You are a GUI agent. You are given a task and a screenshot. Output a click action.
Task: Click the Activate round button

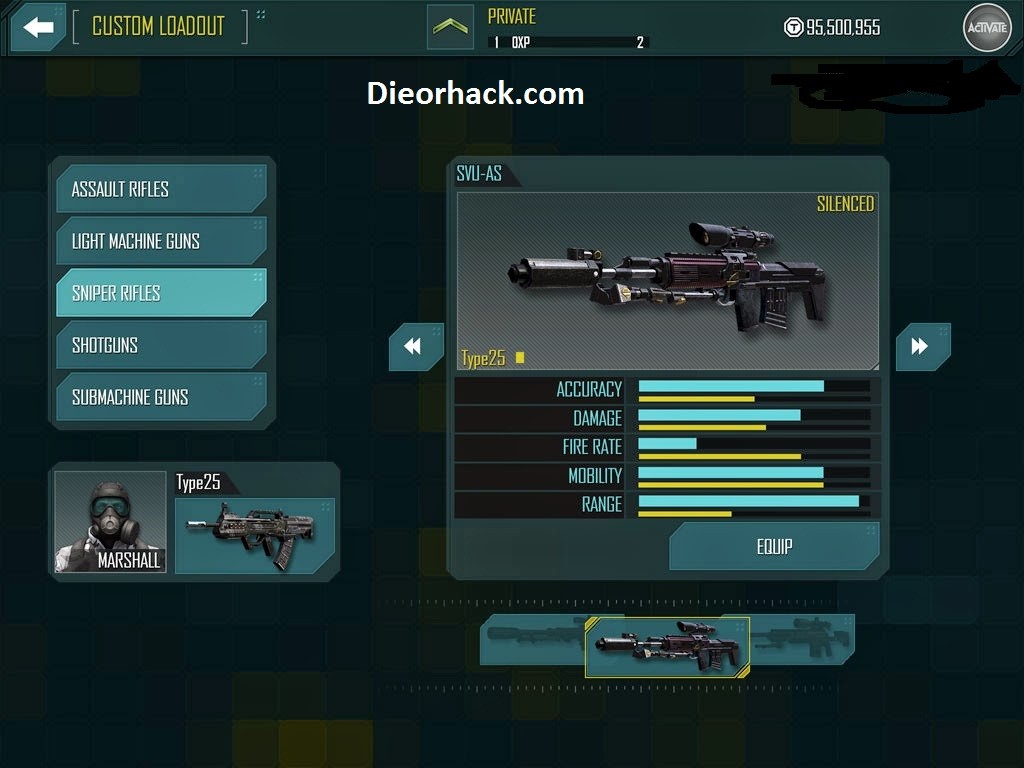click(987, 27)
